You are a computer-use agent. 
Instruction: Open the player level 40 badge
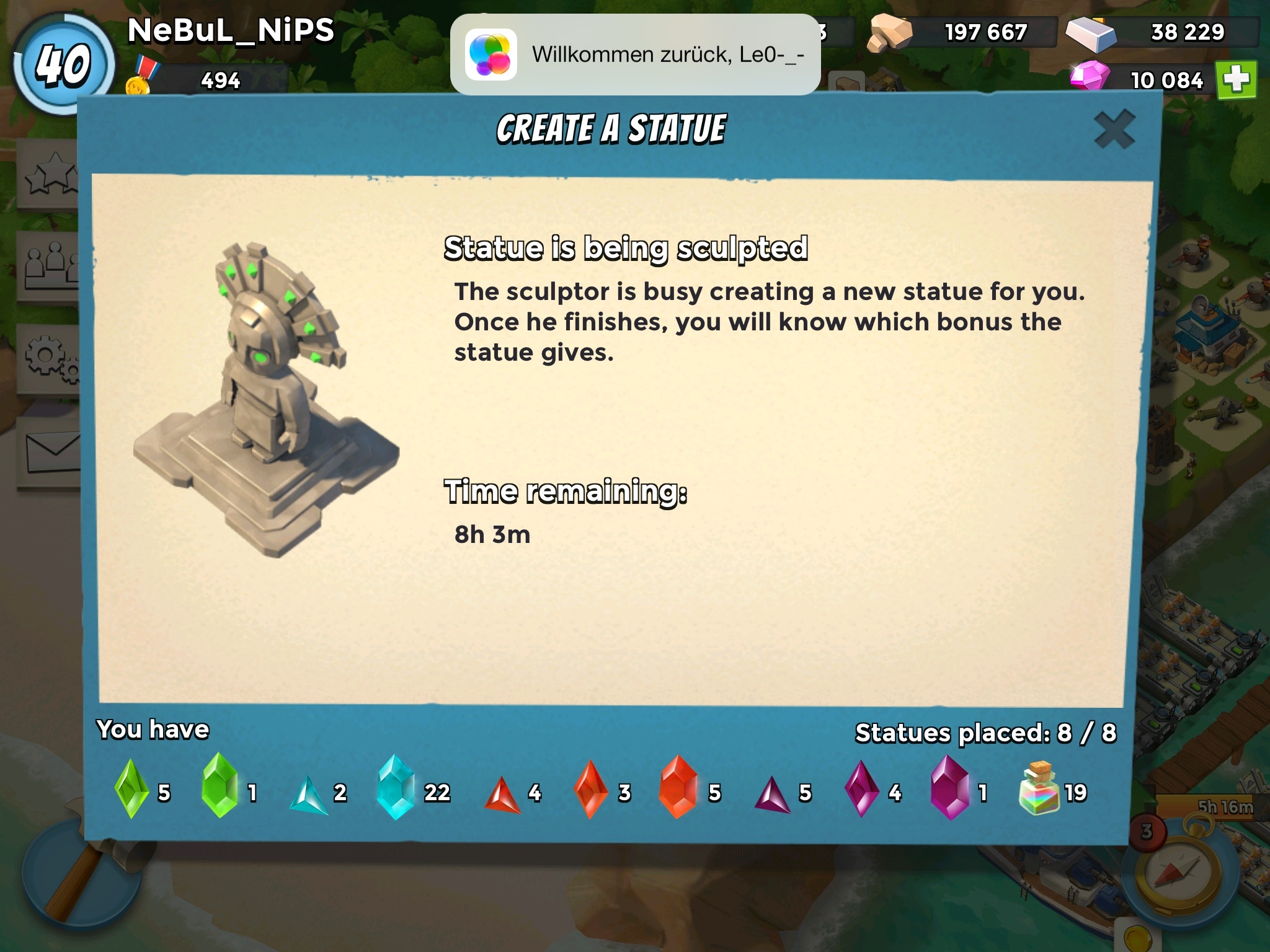click(x=62, y=64)
